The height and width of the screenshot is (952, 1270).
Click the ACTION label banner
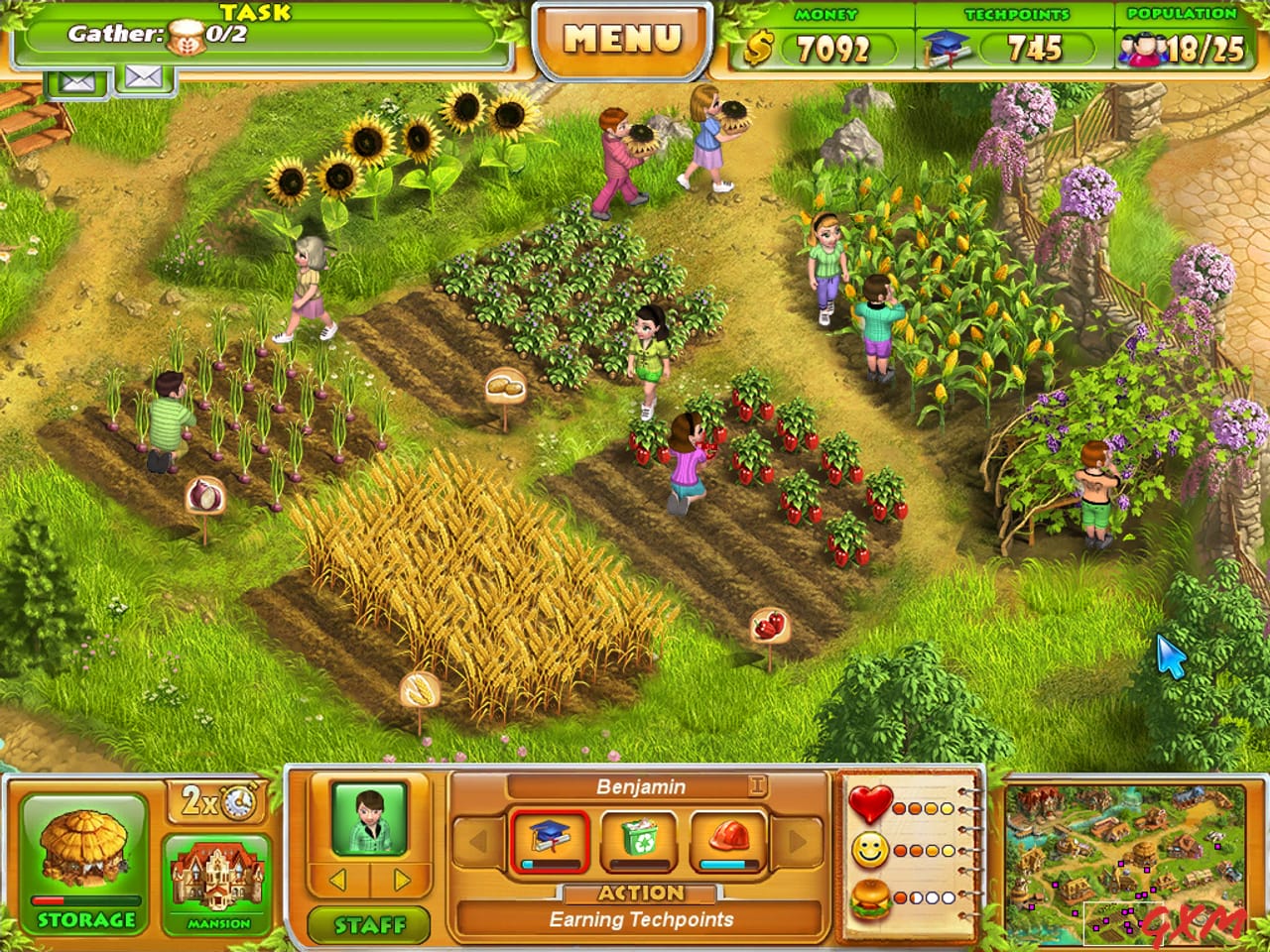[x=640, y=892]
